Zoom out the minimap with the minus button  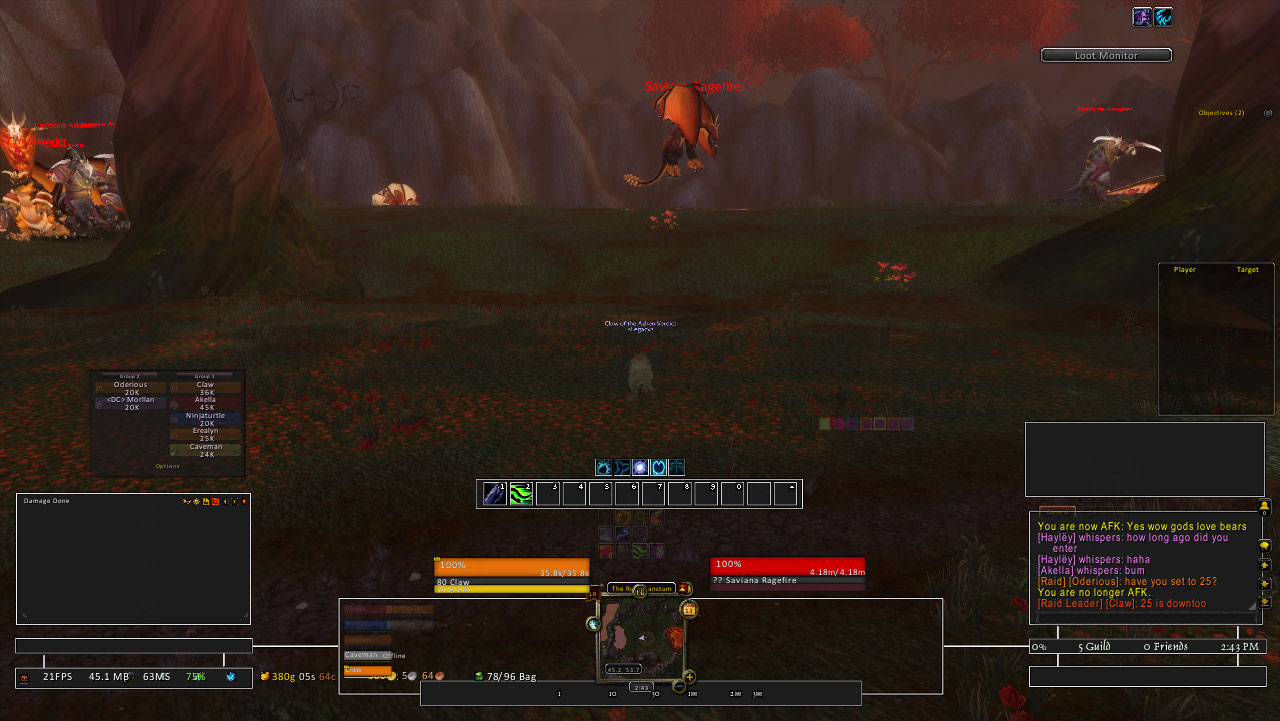coord(679,687)
